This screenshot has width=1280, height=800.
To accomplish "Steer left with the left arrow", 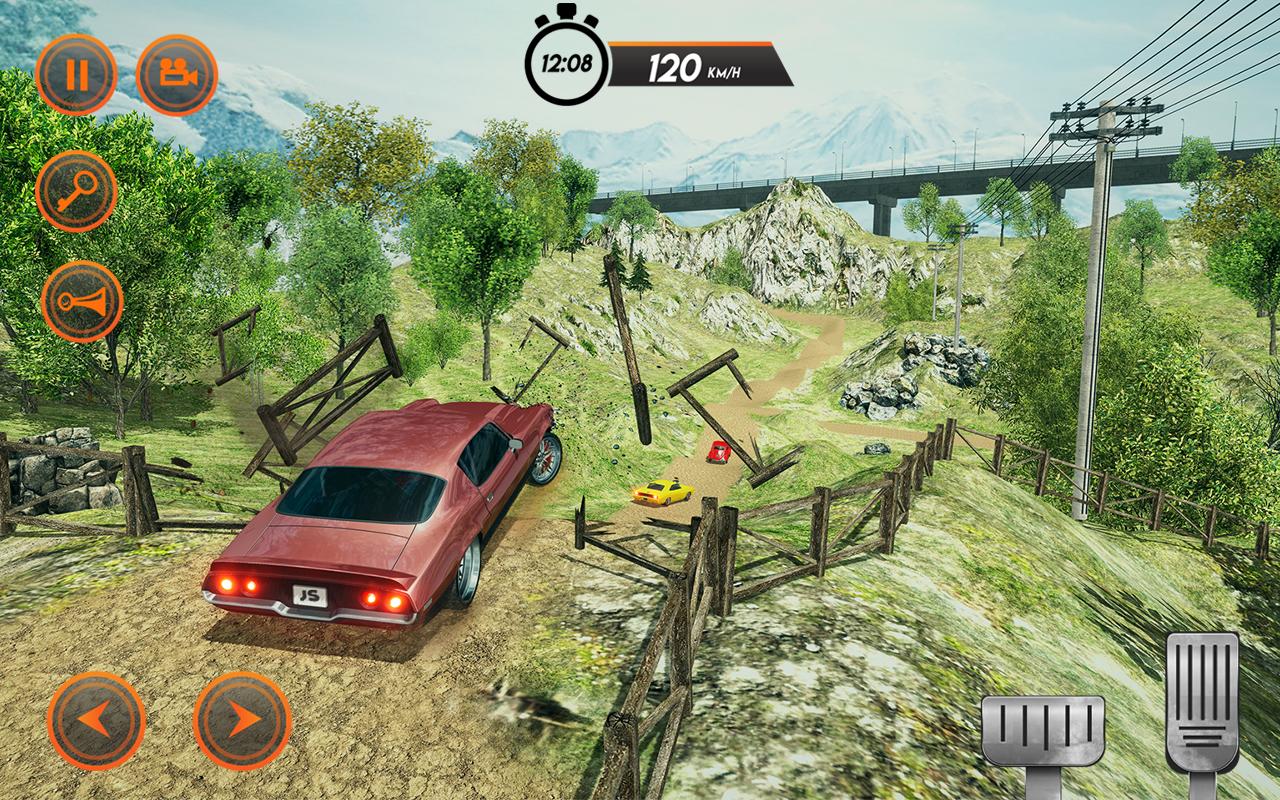I will point(96,720).
